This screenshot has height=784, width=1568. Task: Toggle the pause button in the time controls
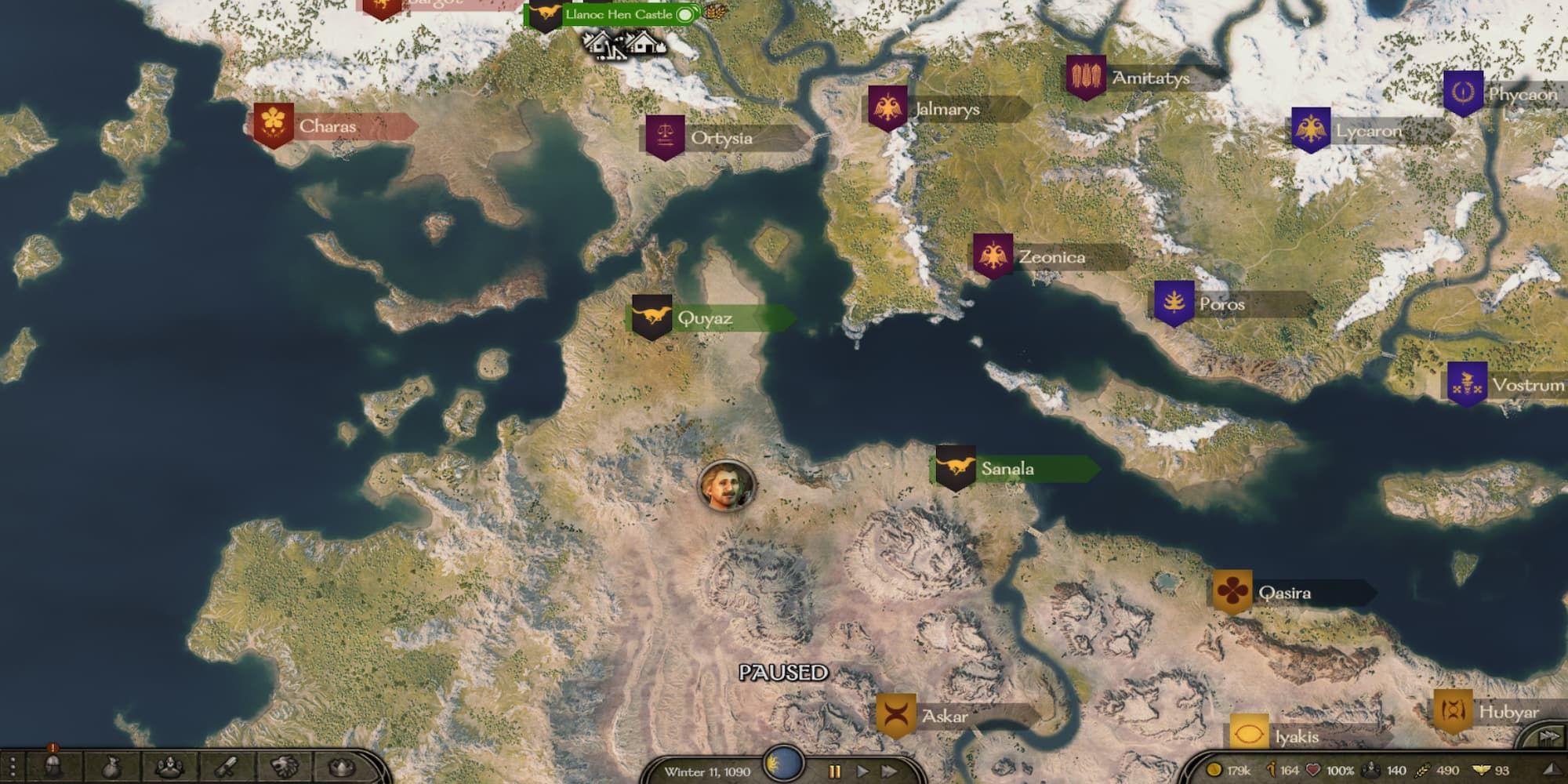[835, 770]
